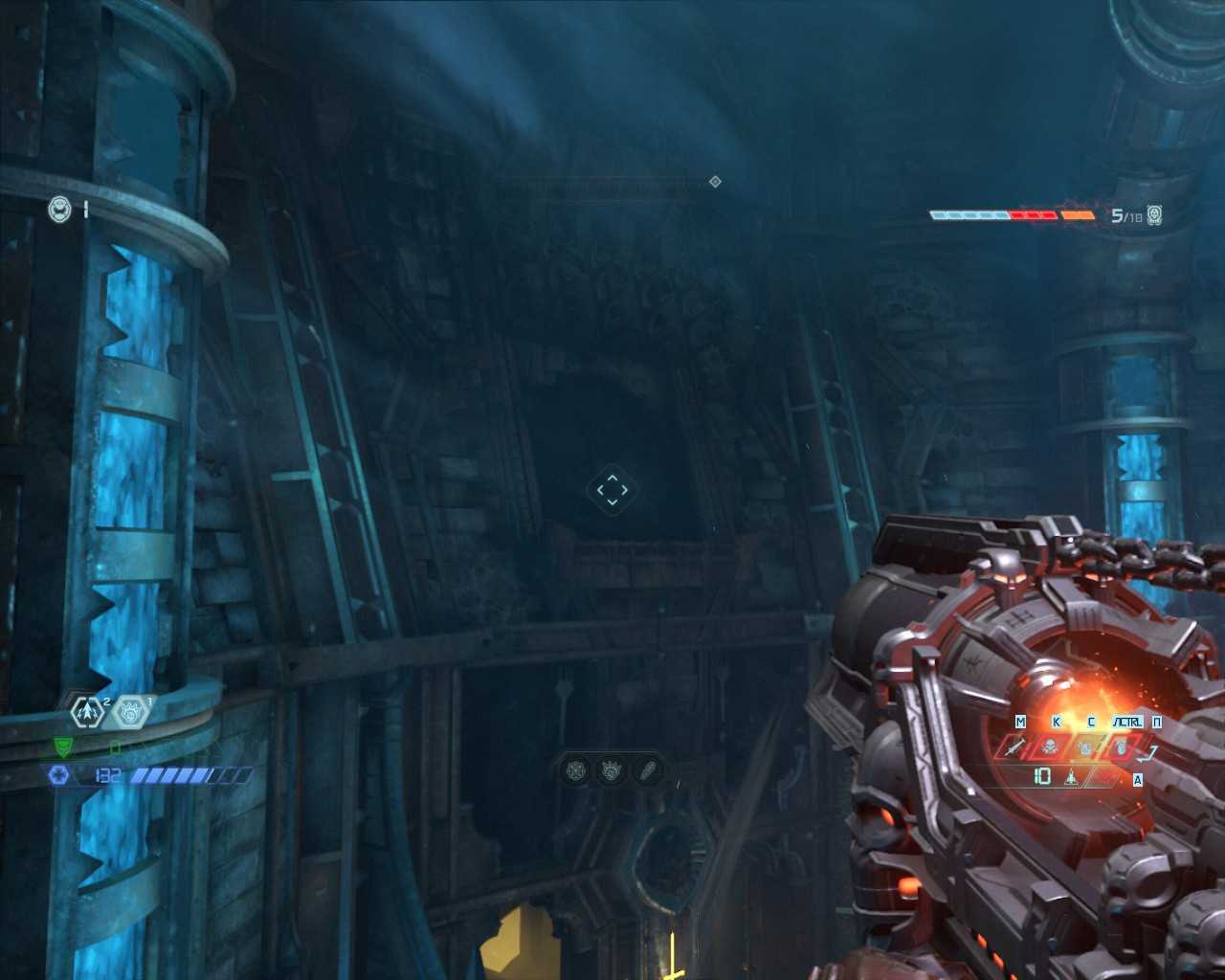Select the circular sigil rune icon
This screenshot has width=1225, height=980.
[576, 769]
